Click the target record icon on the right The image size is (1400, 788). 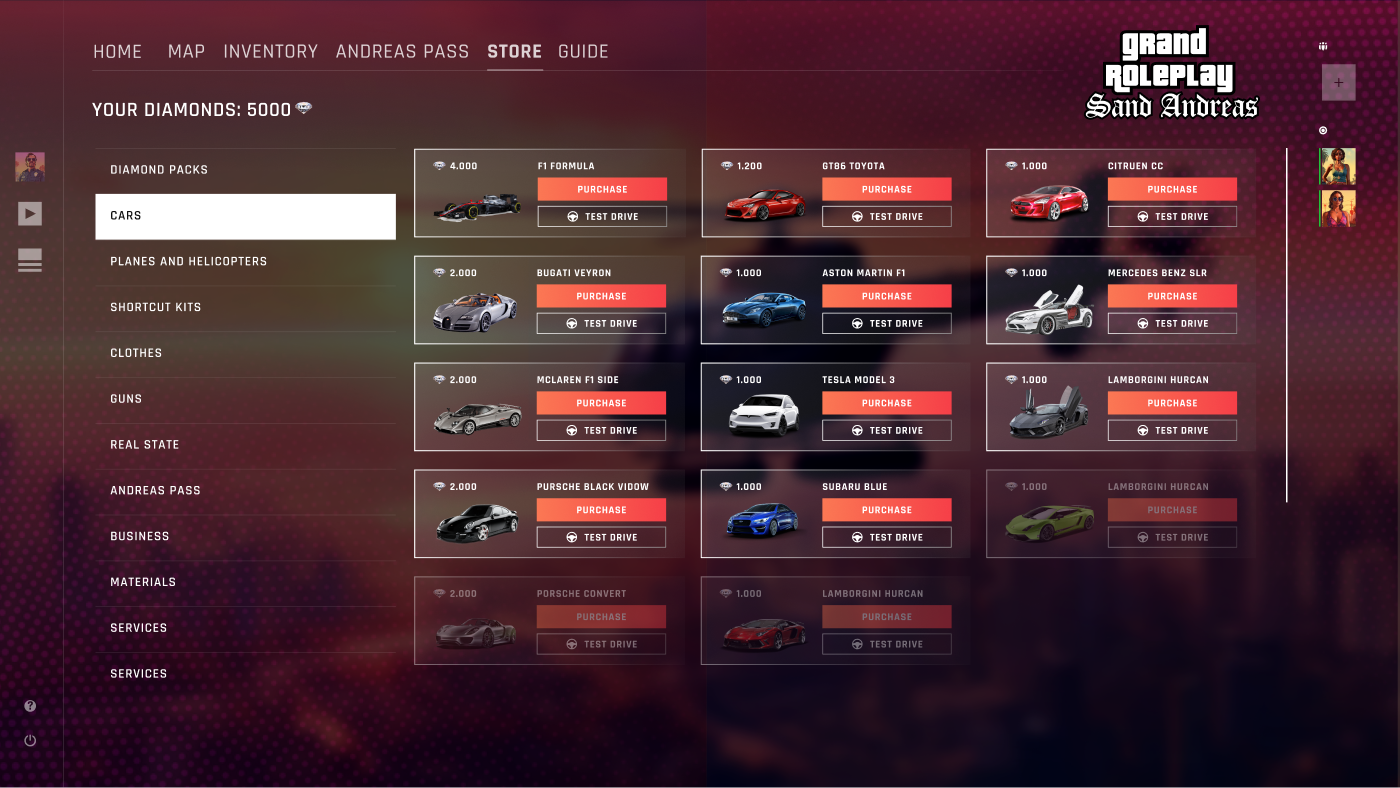pos(1323,130)
